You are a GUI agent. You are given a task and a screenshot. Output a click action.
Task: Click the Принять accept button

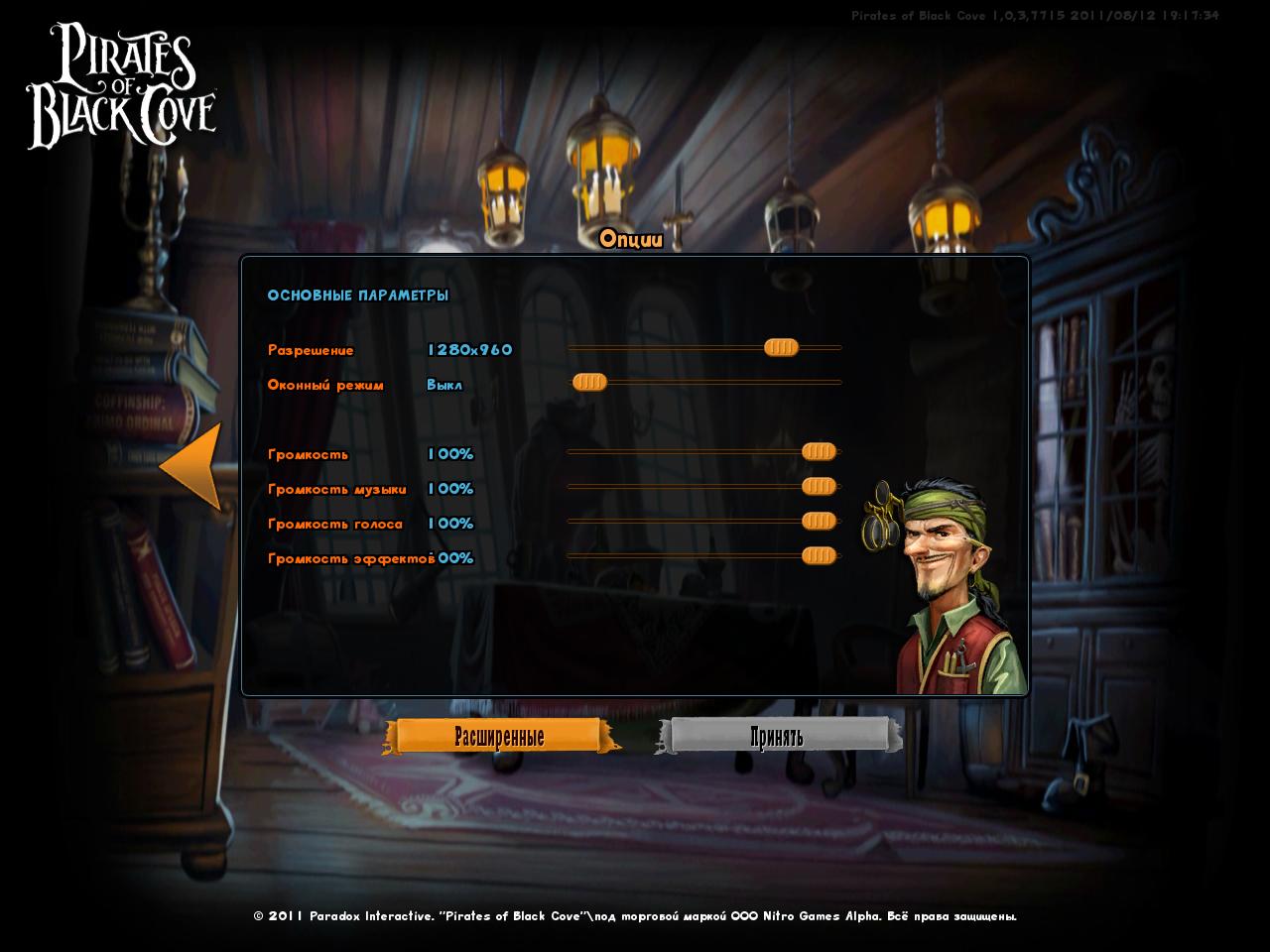click(x=777, y=737)
